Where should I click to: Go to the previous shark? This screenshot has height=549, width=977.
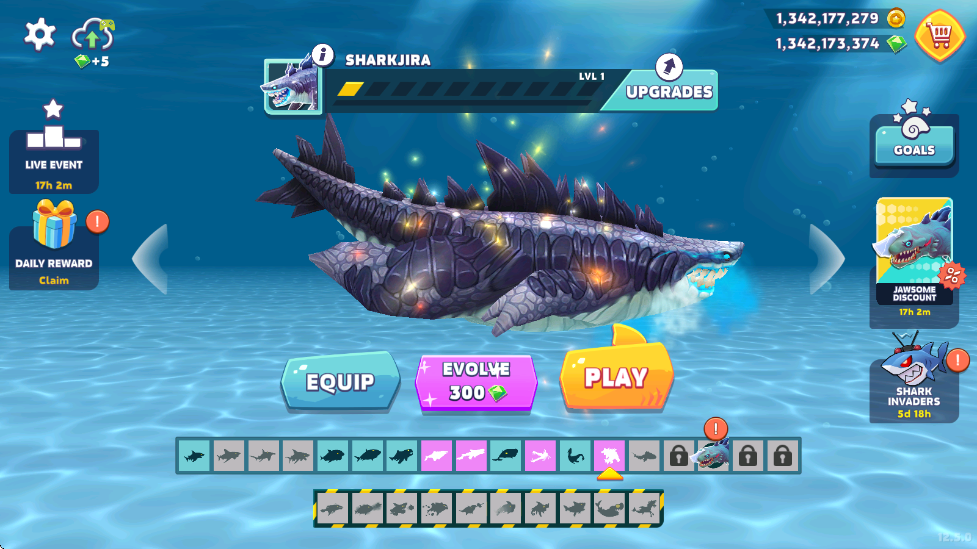coord(150,259)
